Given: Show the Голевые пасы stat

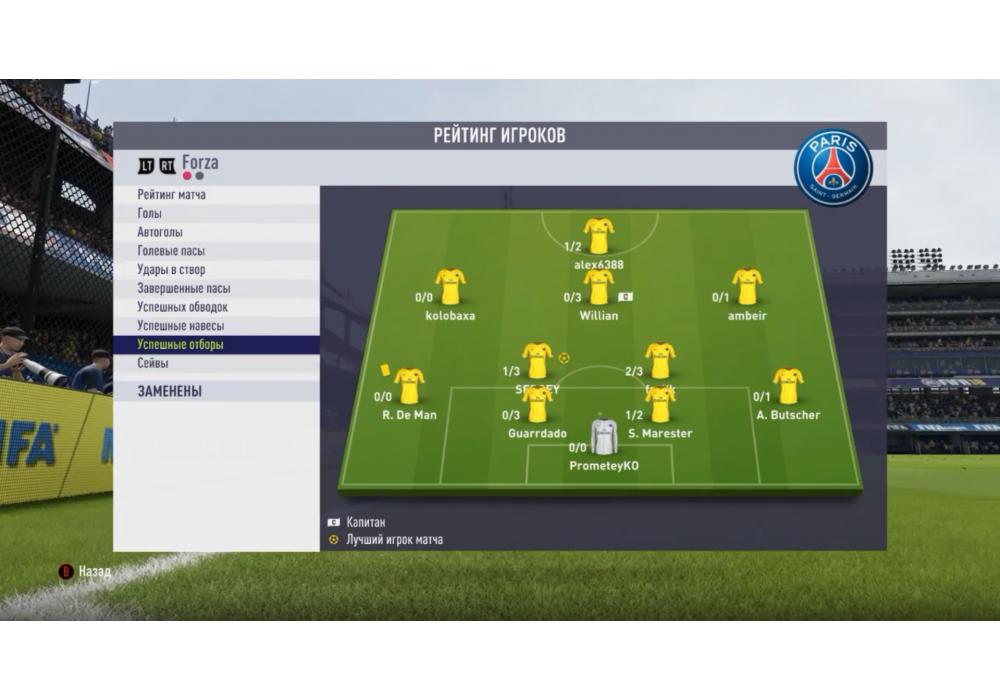Looking at the screenshot, I should (171, 251).
